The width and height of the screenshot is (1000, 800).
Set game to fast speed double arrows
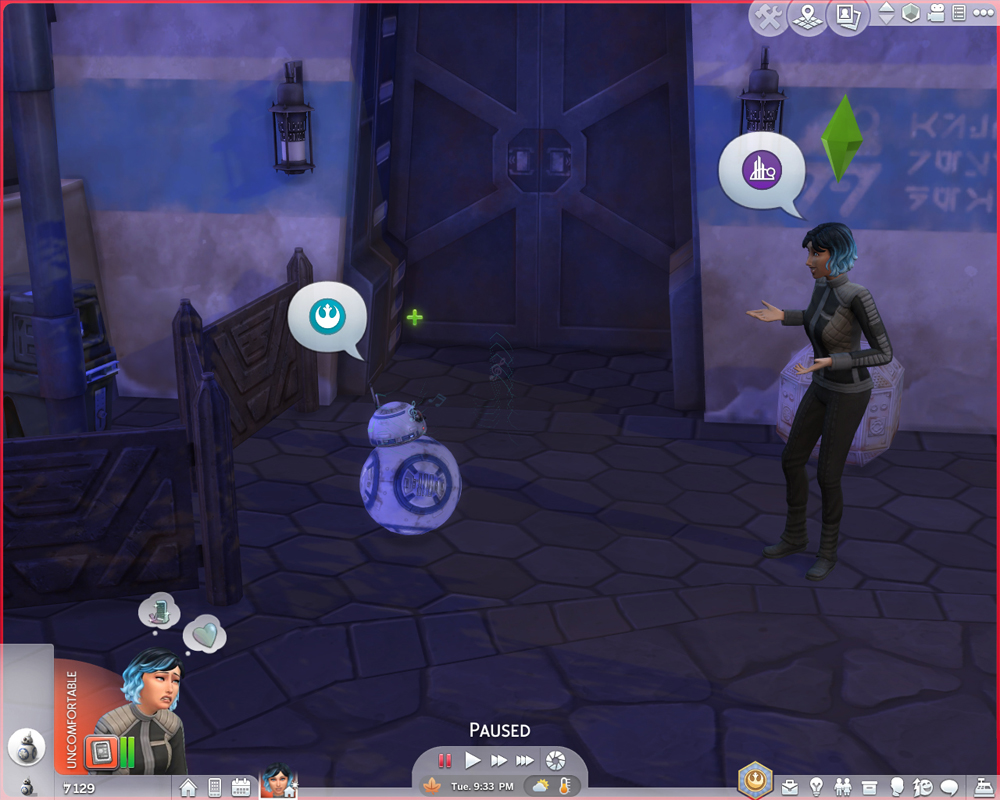[x=498, y=761]
